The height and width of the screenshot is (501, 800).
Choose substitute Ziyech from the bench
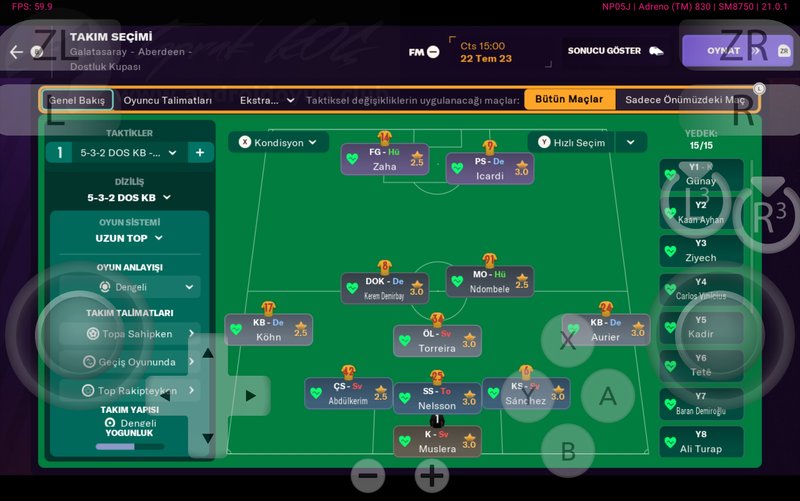tap(701, 251)
